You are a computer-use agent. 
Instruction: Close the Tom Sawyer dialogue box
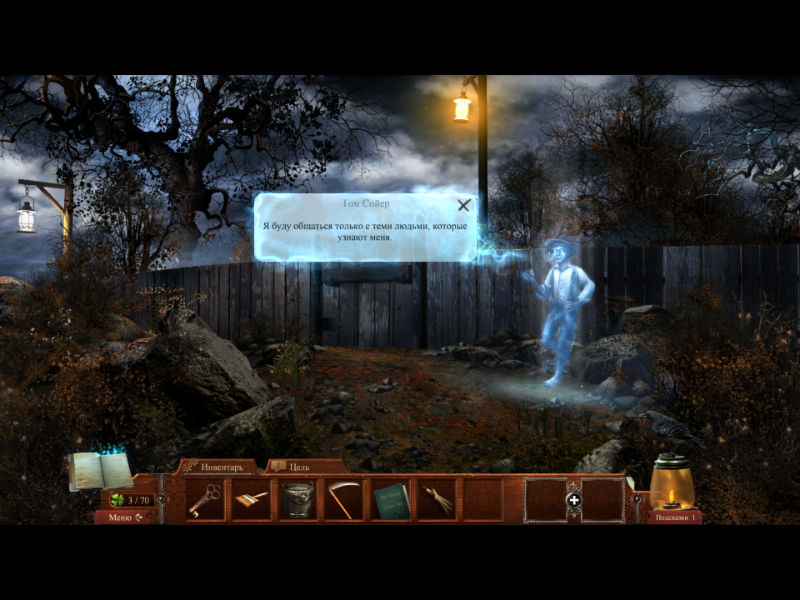click(x=463, y=206)
